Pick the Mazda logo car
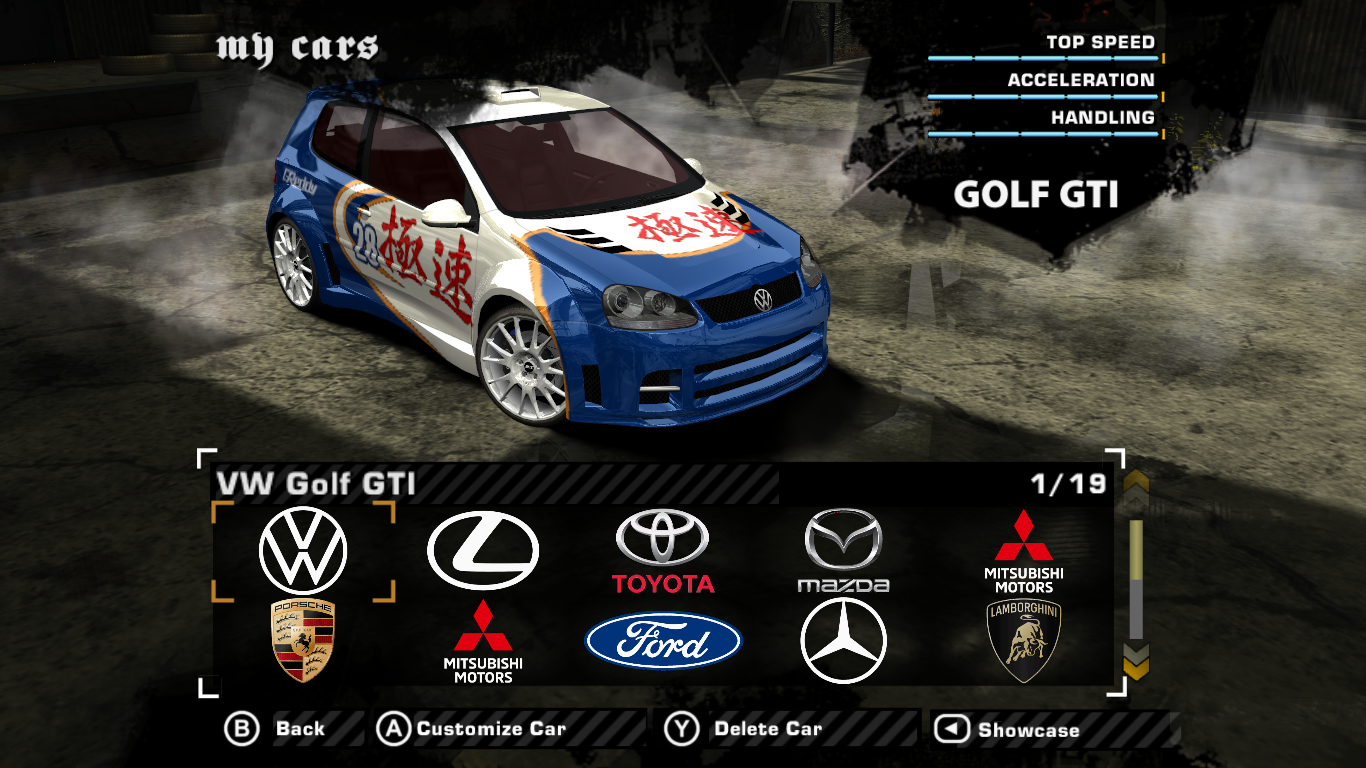The width and height of the screenshot is (1366, 768). pyautogui.click(x=843, y=551)
